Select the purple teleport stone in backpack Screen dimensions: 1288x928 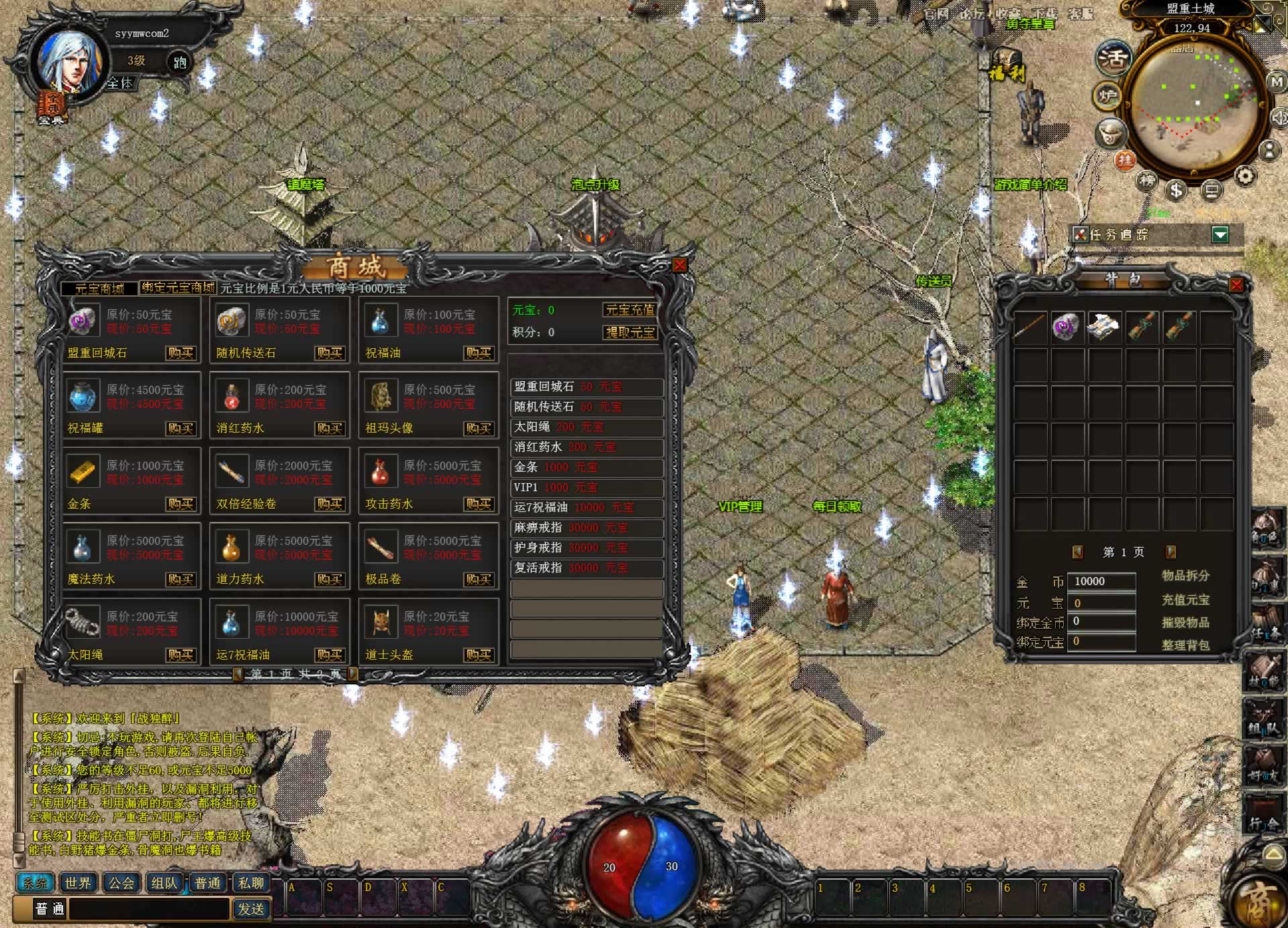(x=1066, y=327)
